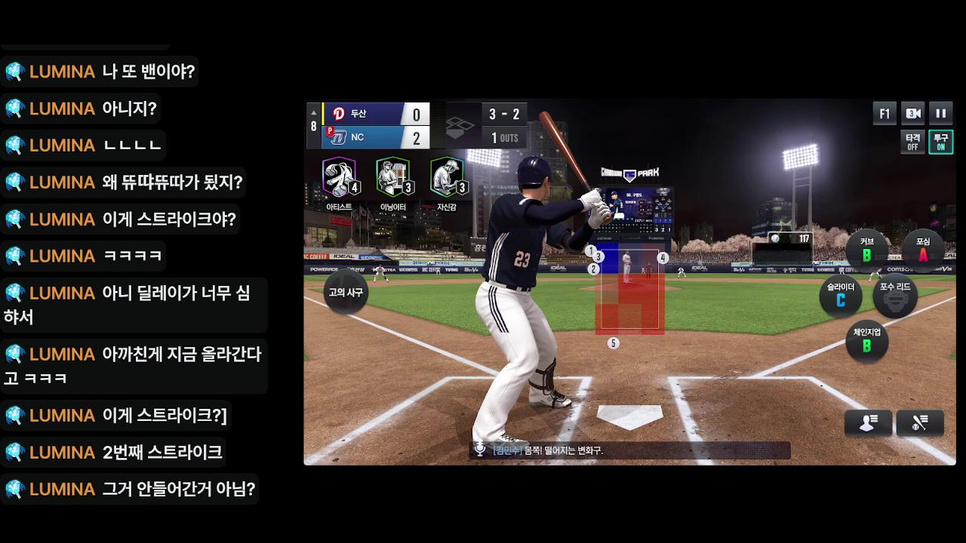Open the bat-and-ball records button
The height and width of the screenshot is (543, 966).
coord(920,423)
